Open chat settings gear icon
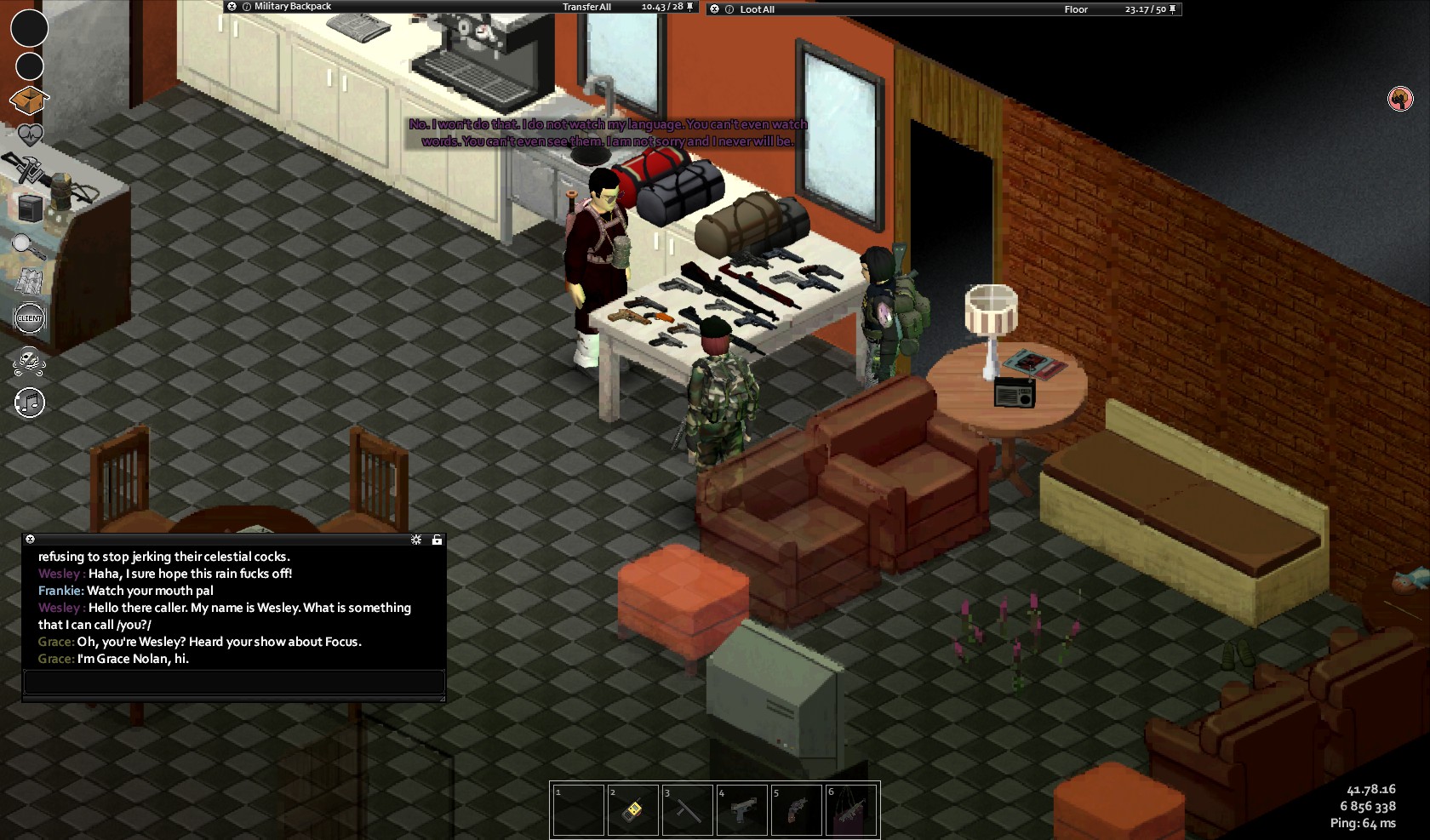The width and height of the screenshot is (1430, 840). tap(416, 540)
